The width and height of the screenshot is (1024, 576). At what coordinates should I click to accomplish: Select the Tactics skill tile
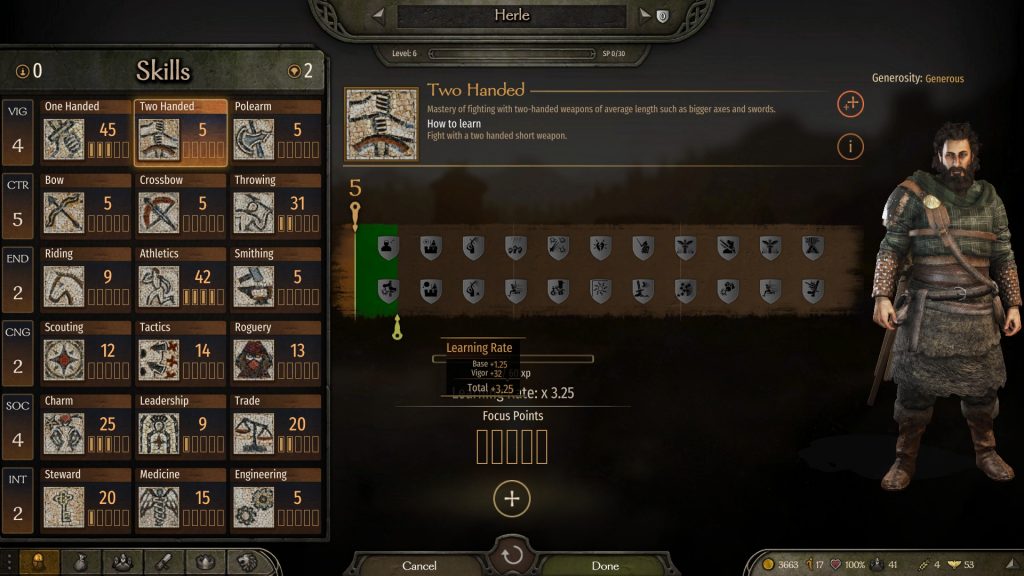point(181,355)
